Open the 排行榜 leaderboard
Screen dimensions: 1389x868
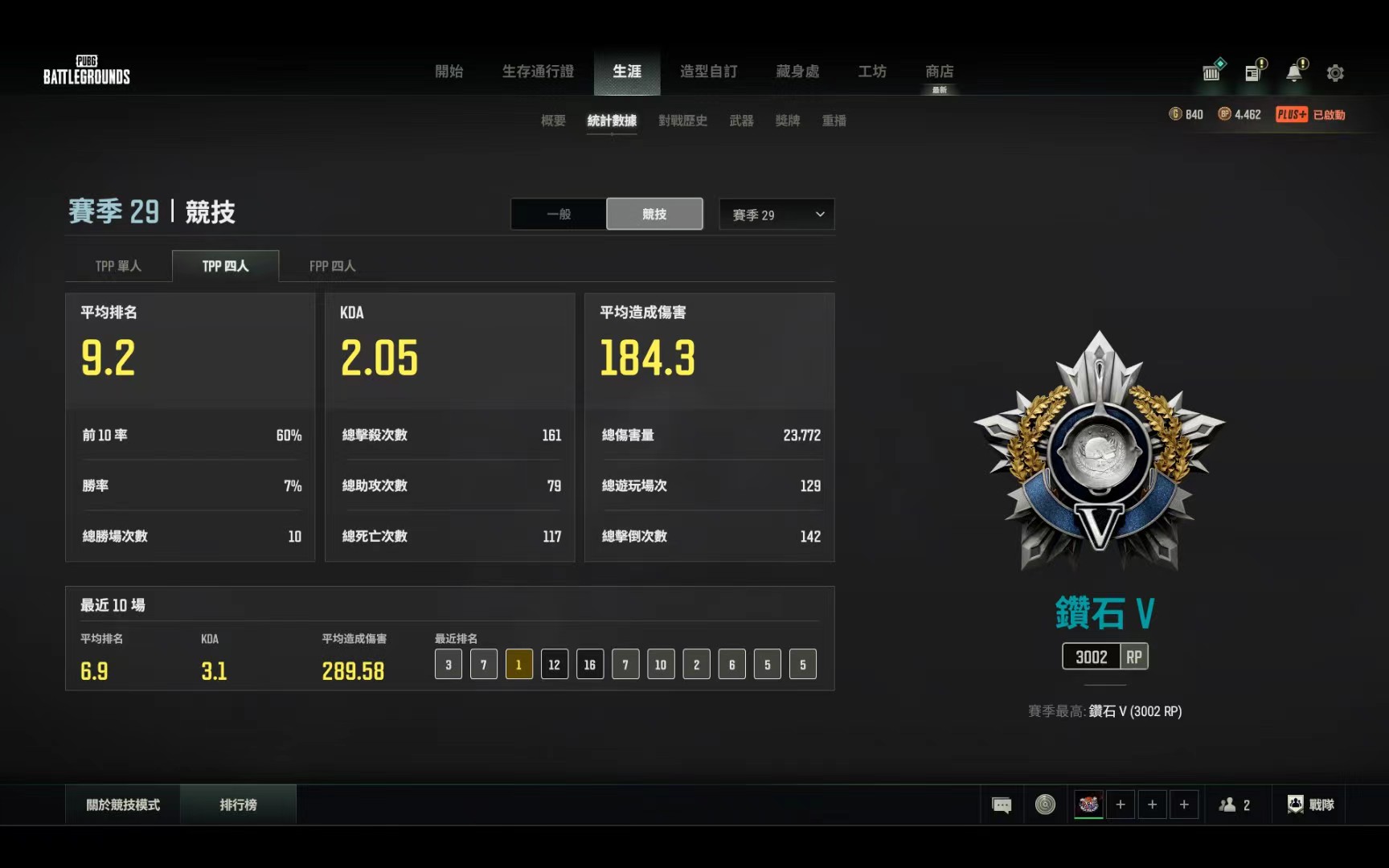tap(238, 805)
